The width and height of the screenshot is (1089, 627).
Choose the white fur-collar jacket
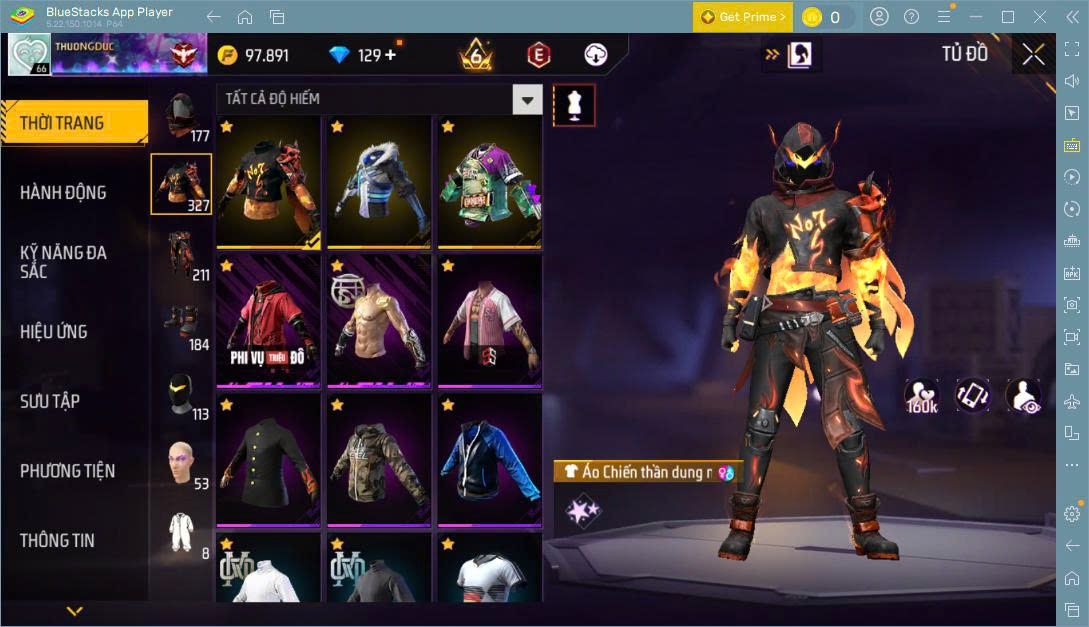click(x=379, y=181)
